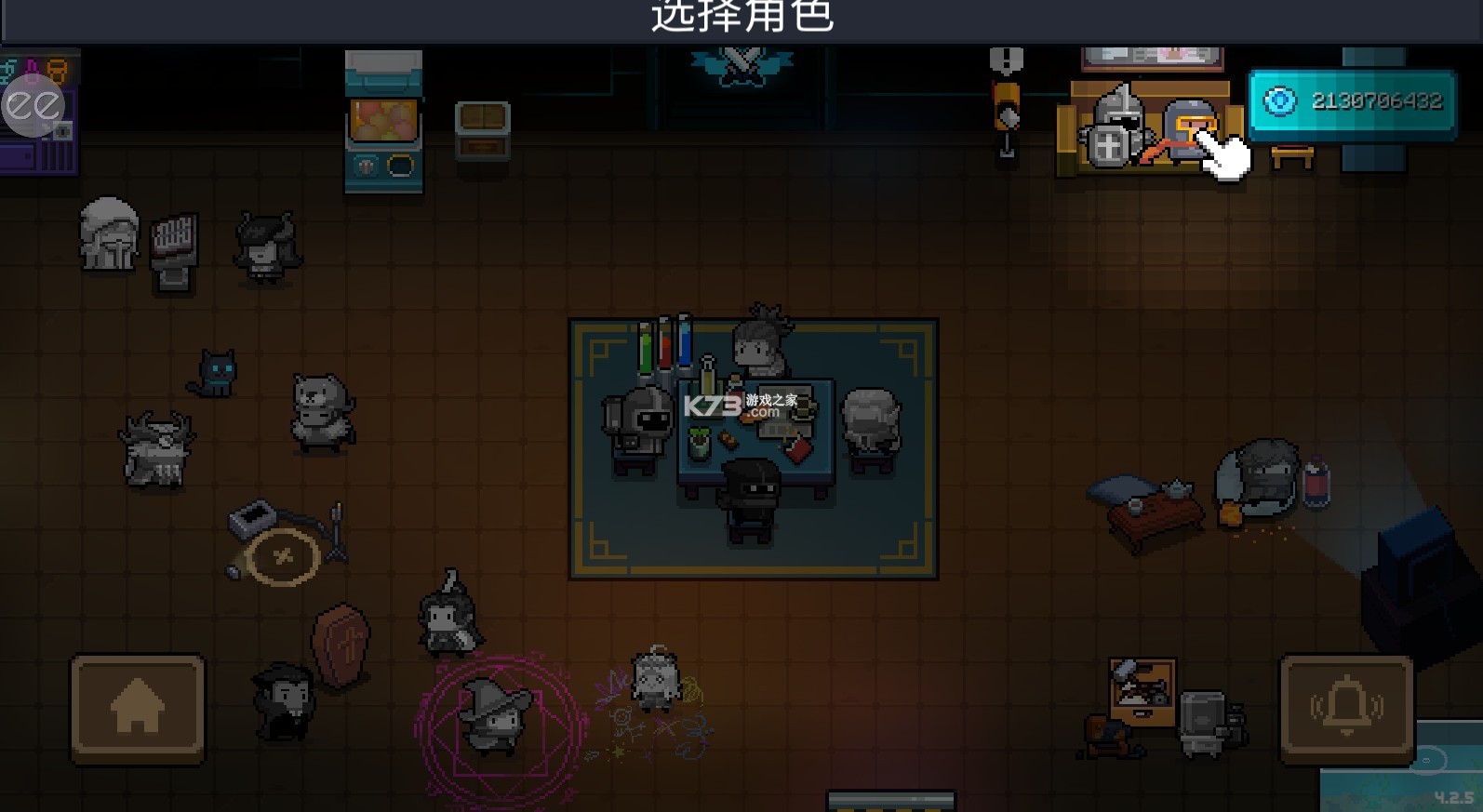Tap the bell notification button
The width and height of the screenshot is (1483, 812).
[1346, 709]
